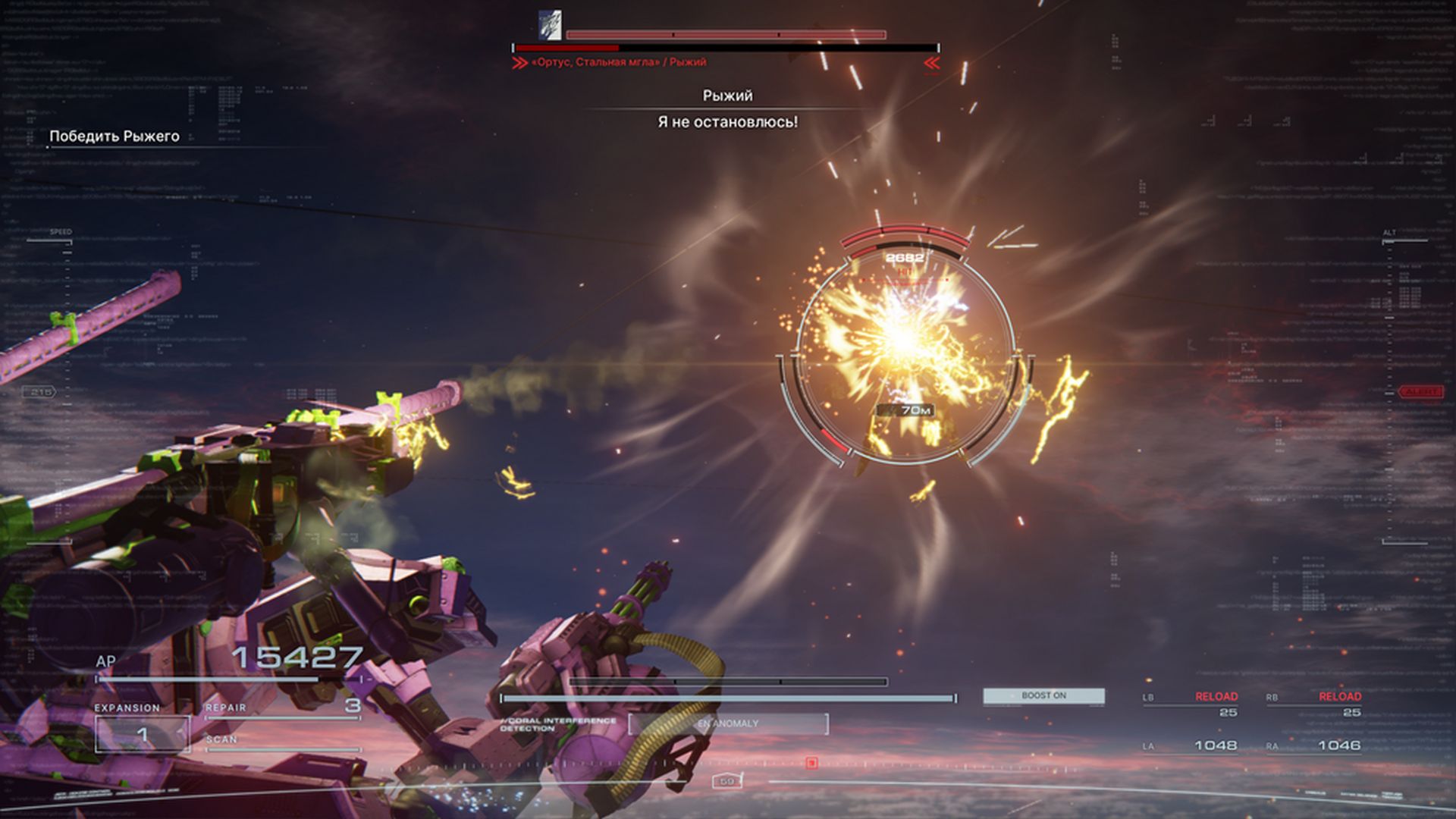This screenshot has height=819, width=1456.
Task: Select the EN ANOMALY status box
Action: point(728,723)
